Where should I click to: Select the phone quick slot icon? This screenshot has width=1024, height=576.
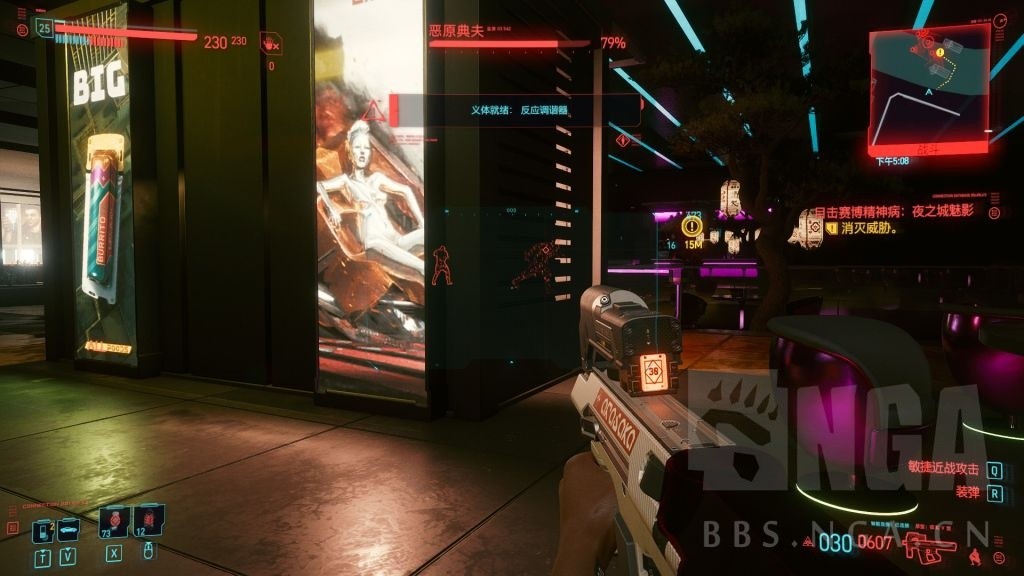[42, 530]
